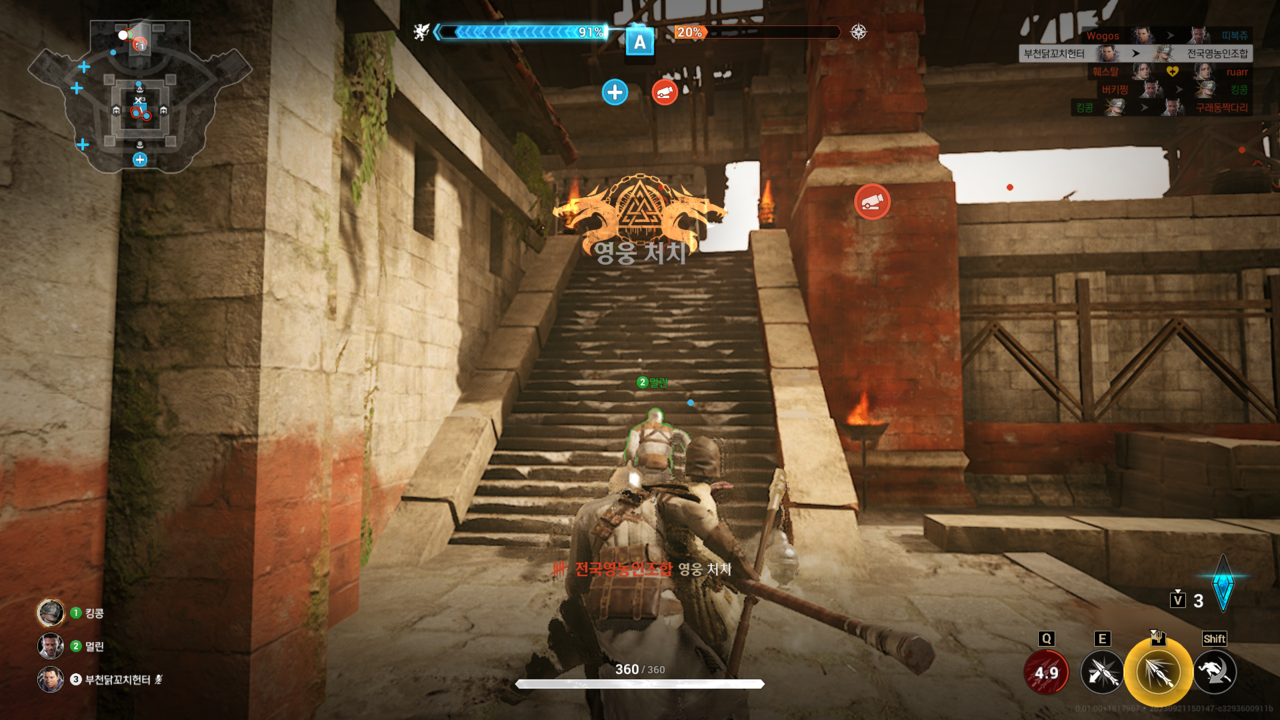This screenshot has height=720, width=1280.
Task: Click the red team emblem beside score bar
Action: 859,32
